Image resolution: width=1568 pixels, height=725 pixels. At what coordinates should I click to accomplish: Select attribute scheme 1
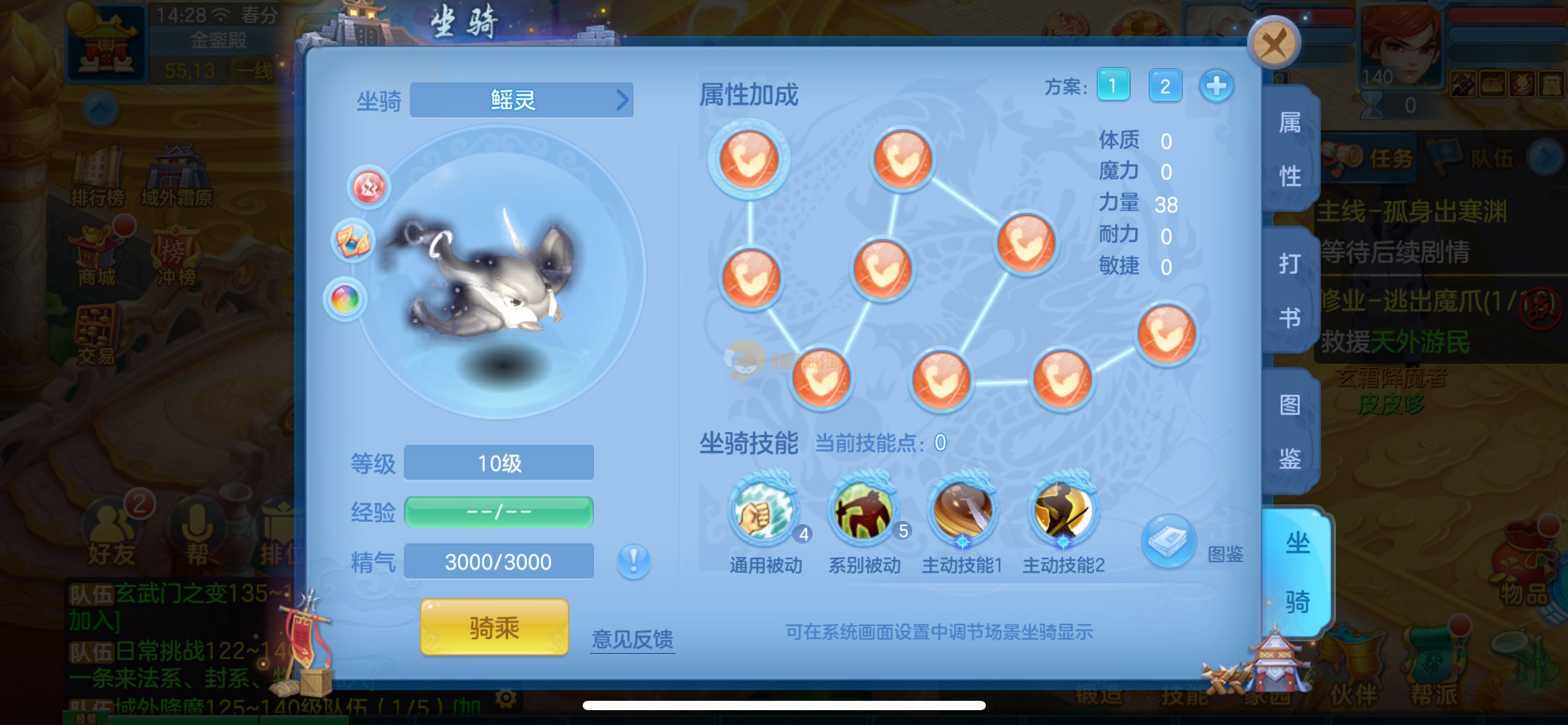1113,86
